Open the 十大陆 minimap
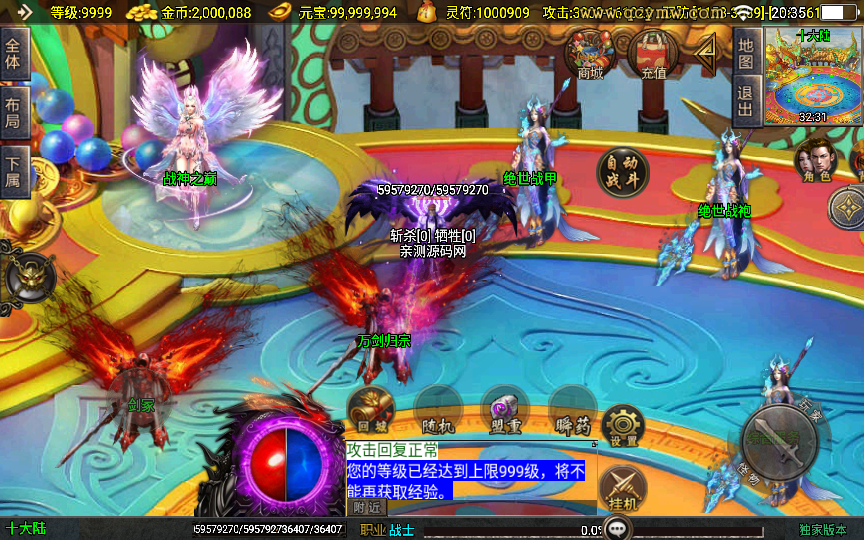This screenshot has height=540, width=864. coord(811,75)
